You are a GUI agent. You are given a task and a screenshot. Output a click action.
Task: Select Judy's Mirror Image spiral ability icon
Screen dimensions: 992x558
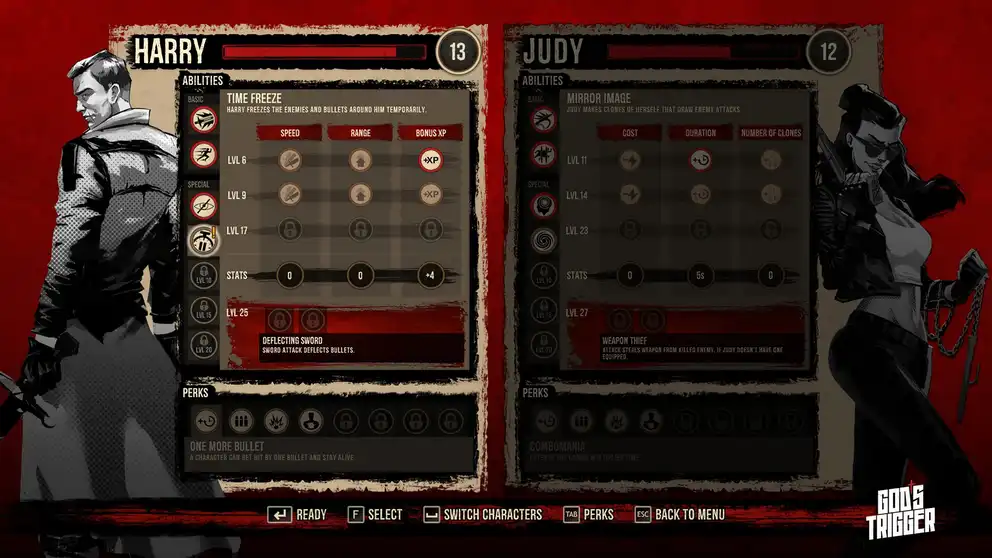541,239
